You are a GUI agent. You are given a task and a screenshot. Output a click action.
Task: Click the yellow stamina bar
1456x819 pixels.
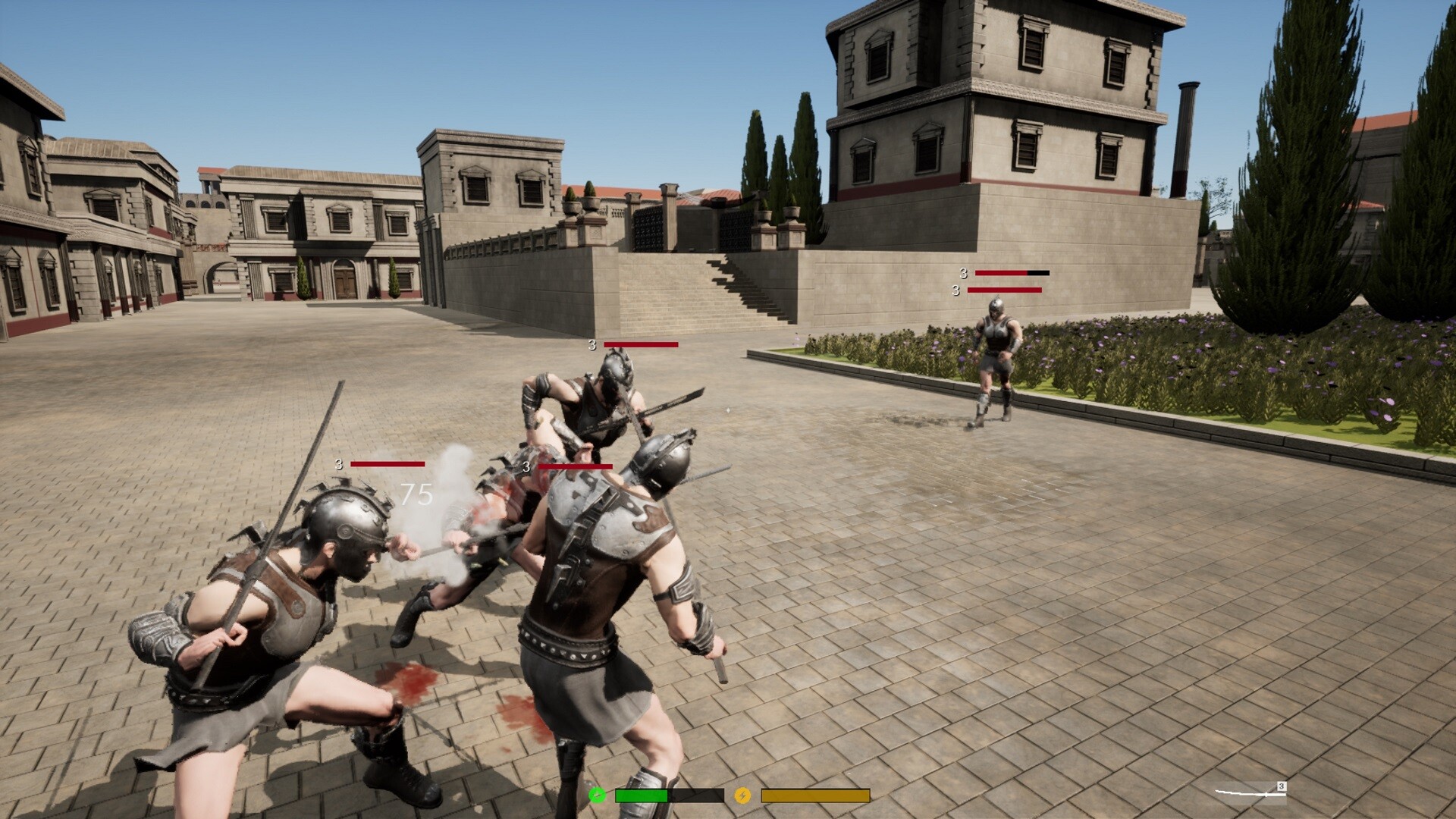(815, 796)
